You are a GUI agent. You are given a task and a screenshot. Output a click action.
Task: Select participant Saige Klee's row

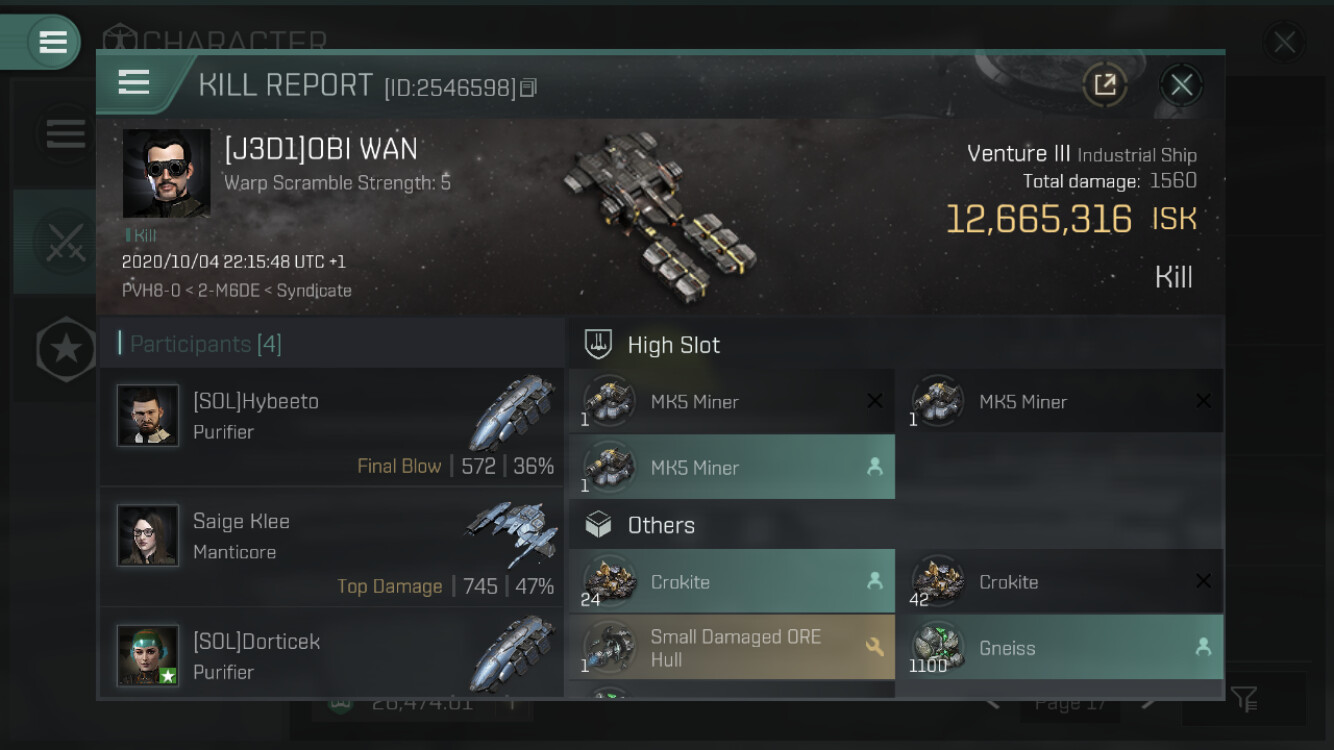pos(331,547)
